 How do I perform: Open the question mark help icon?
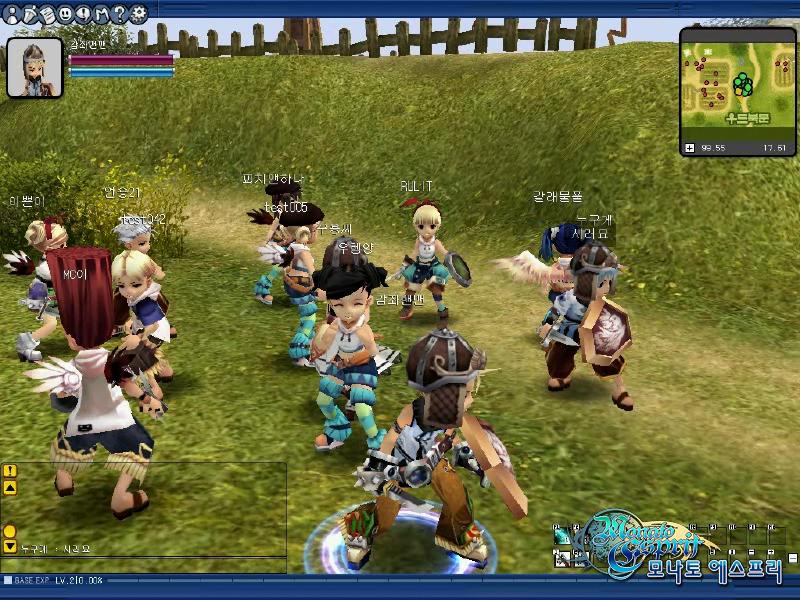click(x=119, y=13)
